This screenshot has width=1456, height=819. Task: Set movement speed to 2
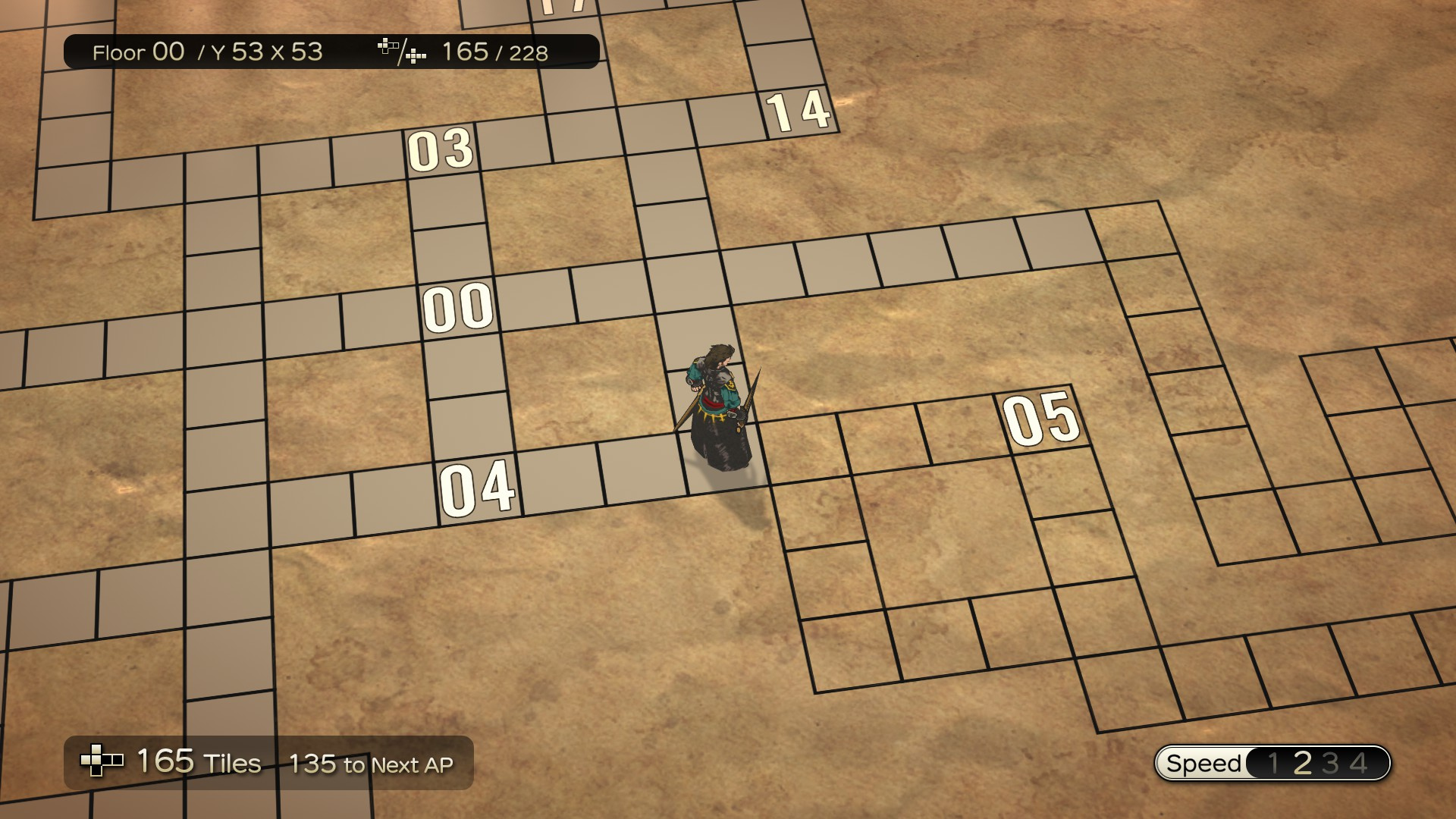point(1302,763)
